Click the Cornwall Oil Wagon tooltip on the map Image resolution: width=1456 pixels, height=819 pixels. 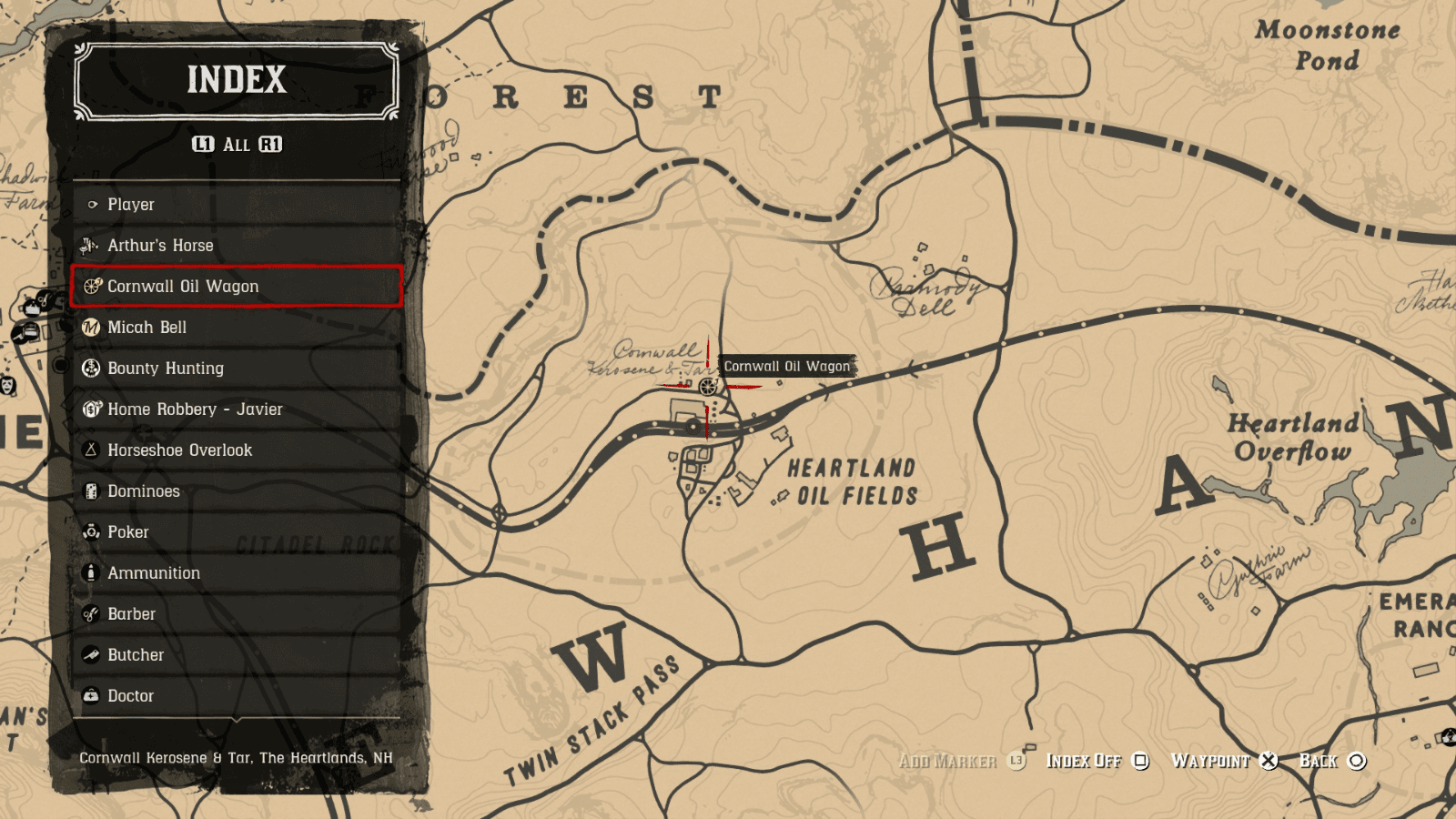tap(786, 367)
